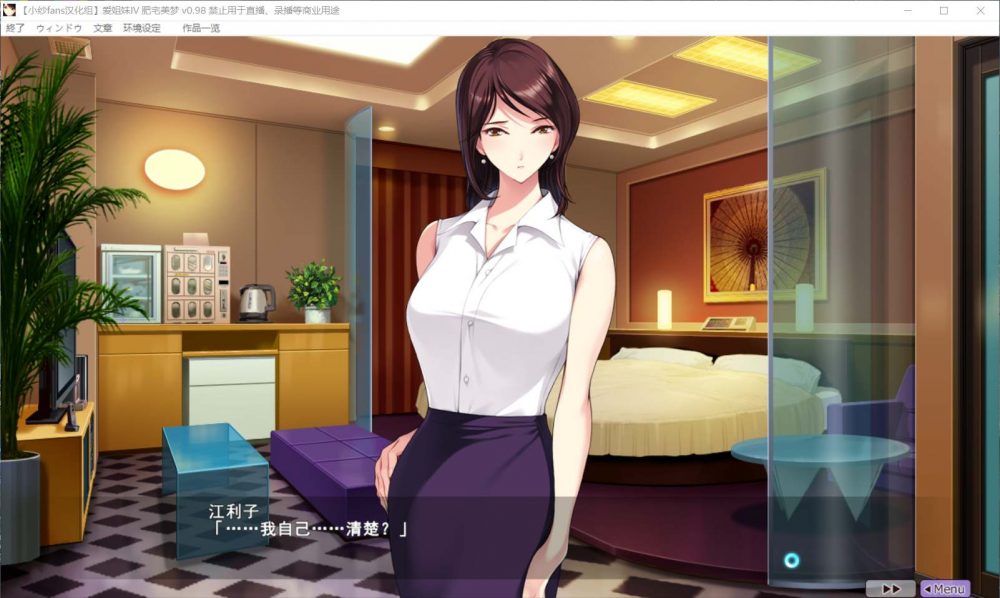Open the 作品一览 menu
The image size is (1000, 598).
click(201, 28)
